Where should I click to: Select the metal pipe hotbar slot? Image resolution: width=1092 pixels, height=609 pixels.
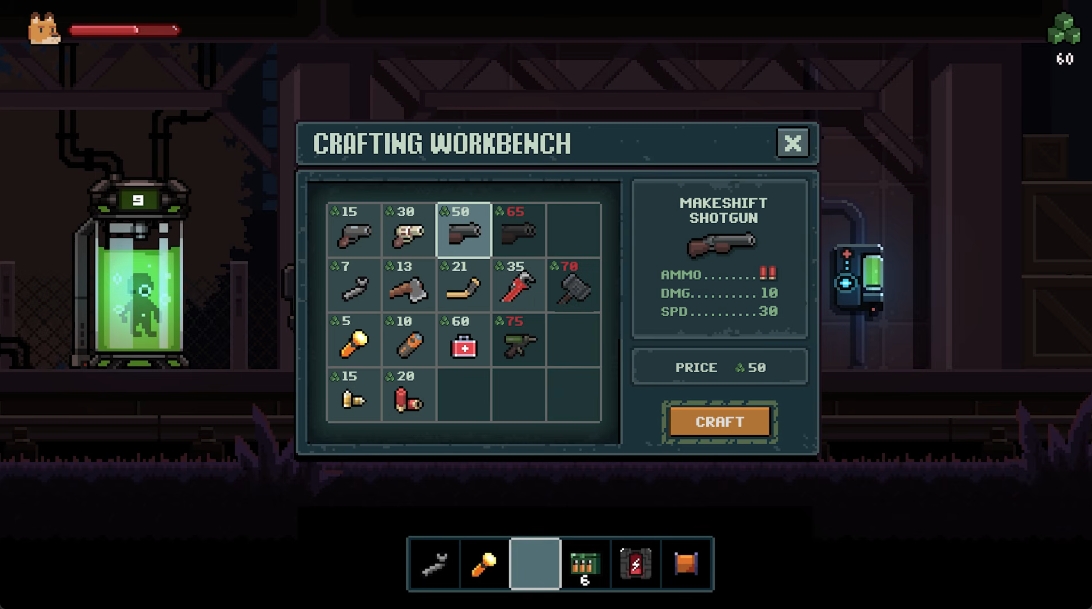(434, 564)
